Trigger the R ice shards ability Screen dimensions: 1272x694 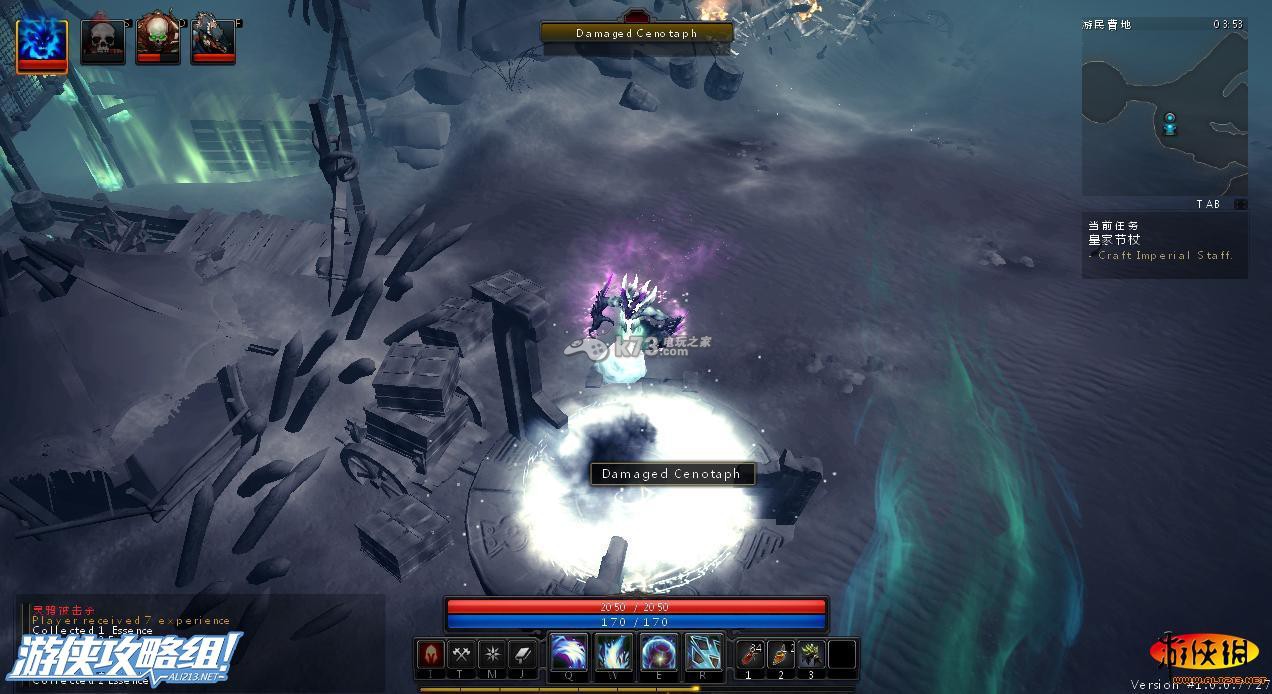(704, 653)
